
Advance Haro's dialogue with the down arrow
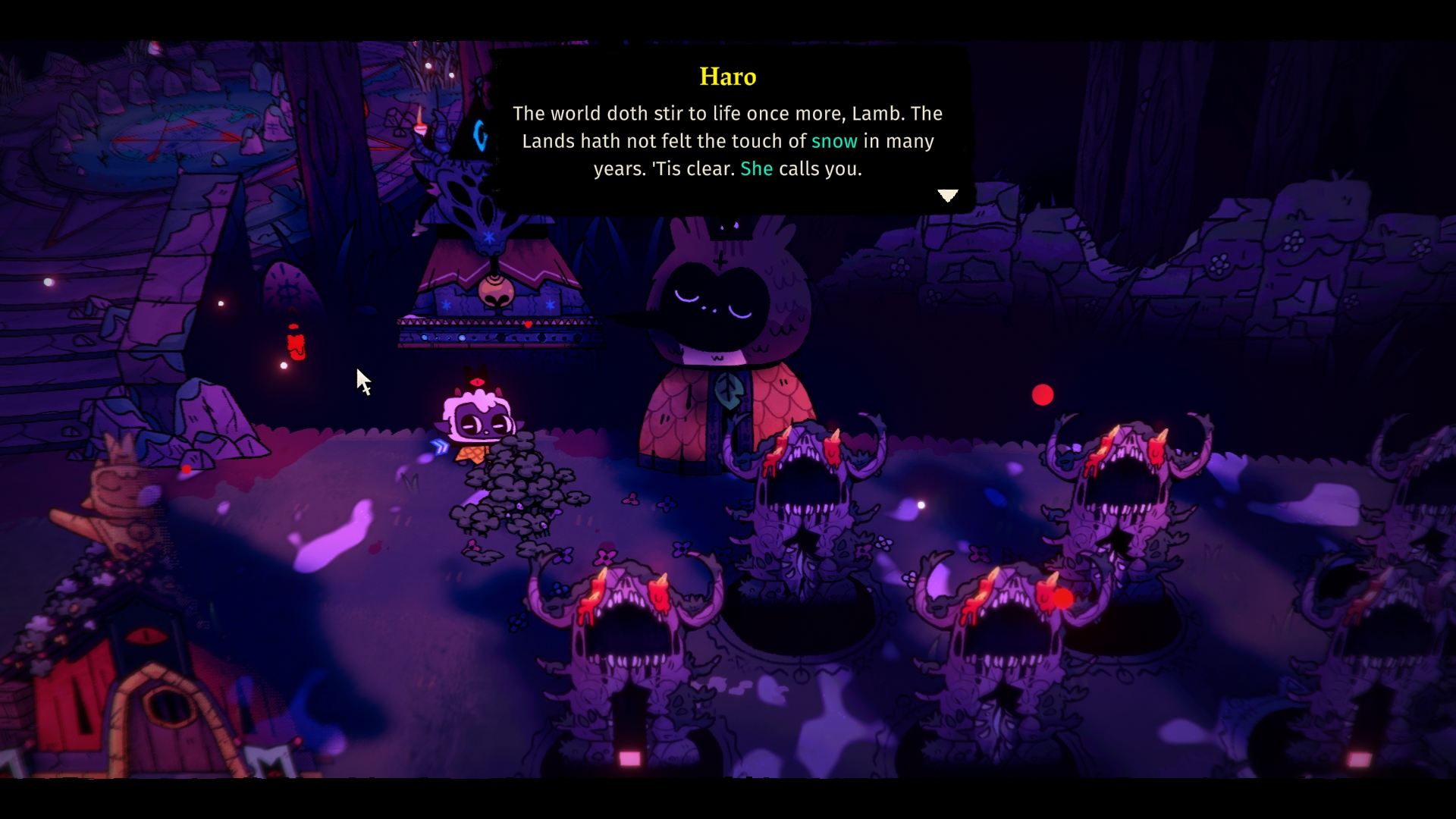pyautogui.click(x=948, y=196)
